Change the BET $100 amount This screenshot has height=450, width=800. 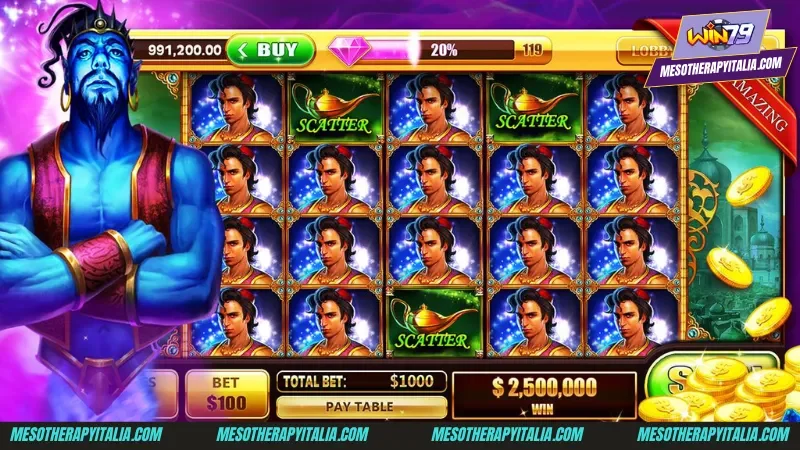[227, 393]
